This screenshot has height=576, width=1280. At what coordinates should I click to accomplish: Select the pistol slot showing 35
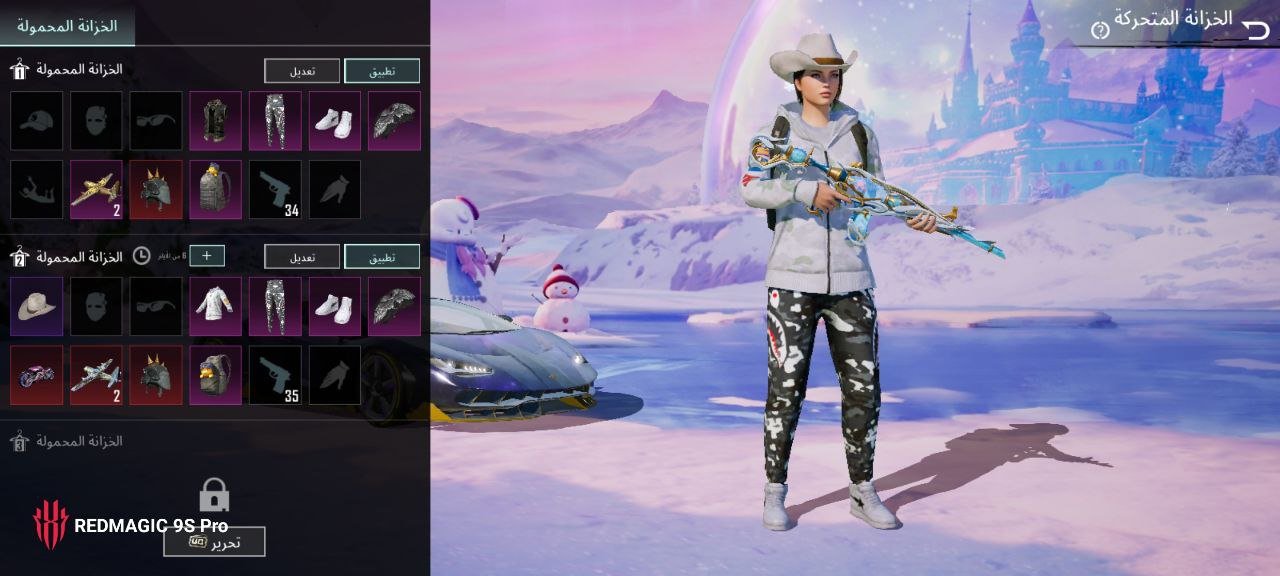275,376
